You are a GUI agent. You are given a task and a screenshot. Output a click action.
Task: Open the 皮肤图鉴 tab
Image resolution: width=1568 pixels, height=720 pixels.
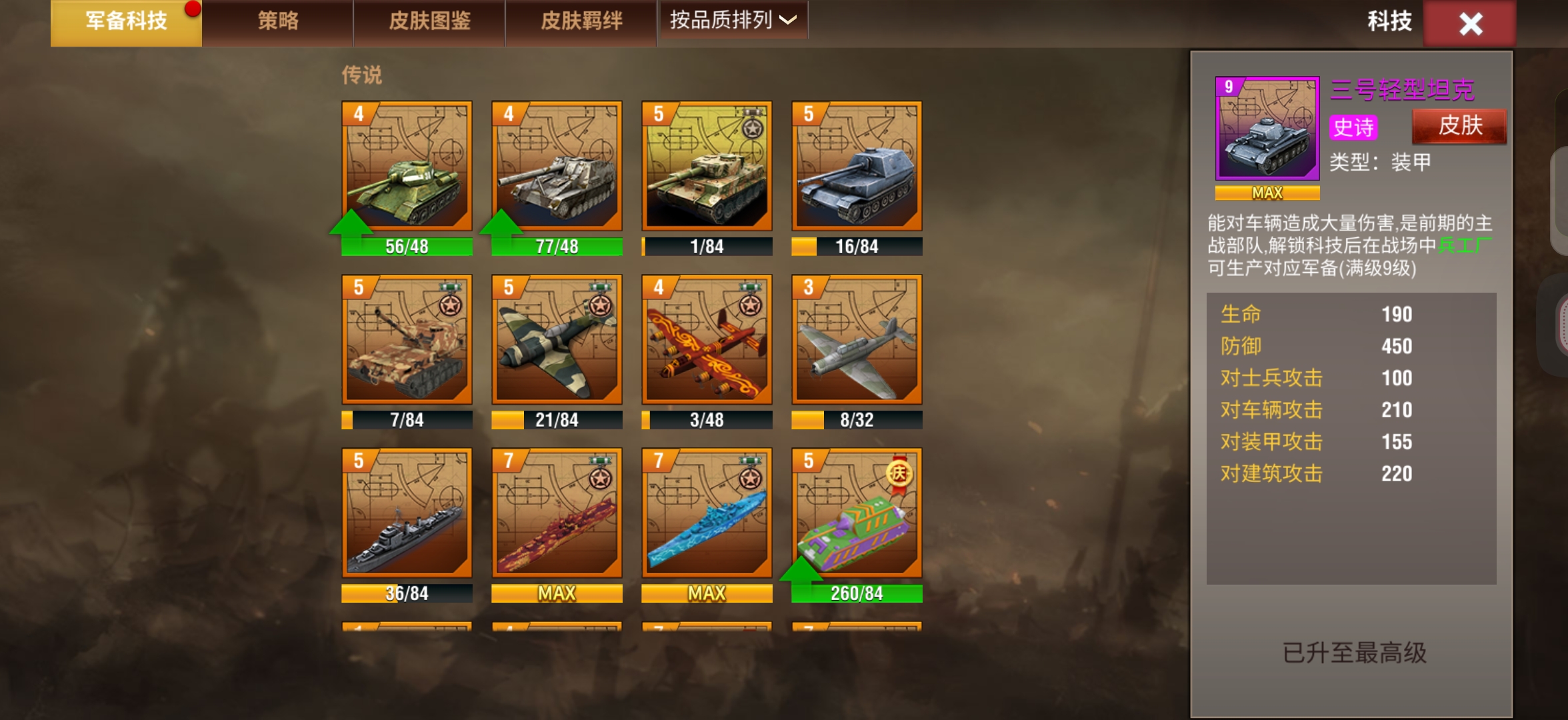click(x=429, y=21)
